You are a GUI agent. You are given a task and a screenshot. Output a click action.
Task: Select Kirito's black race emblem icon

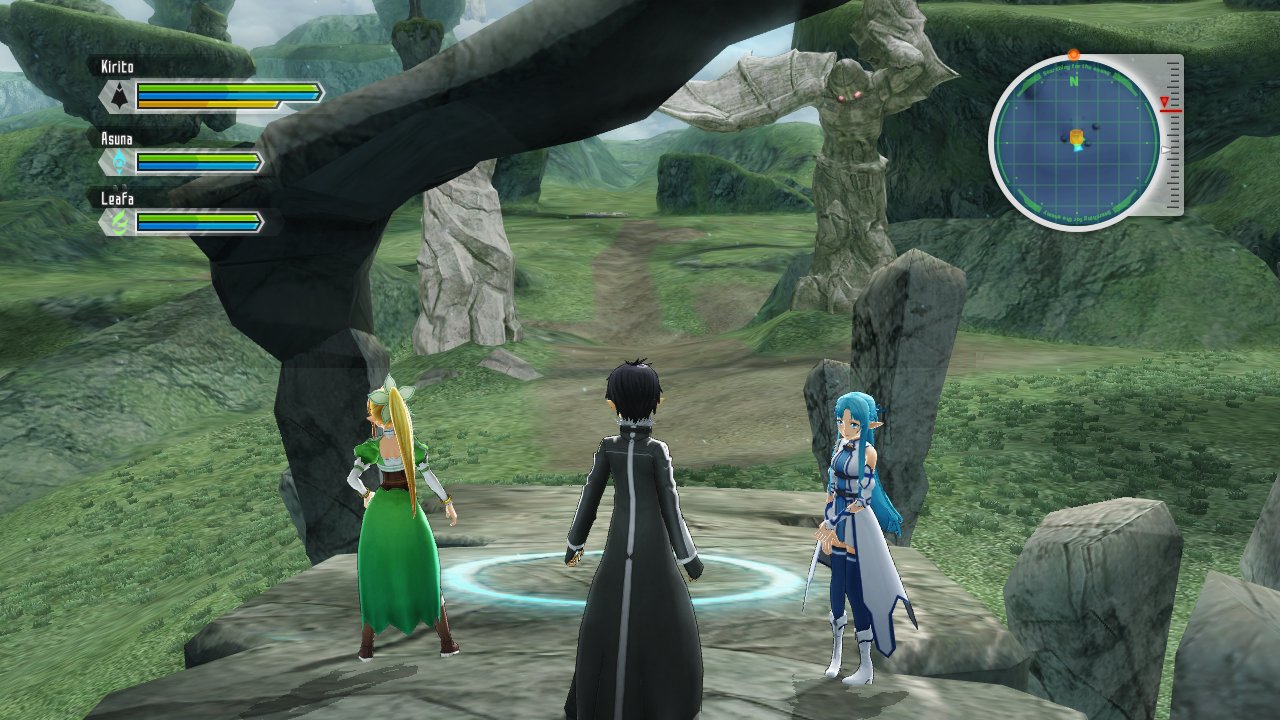(x=120, y=96)
